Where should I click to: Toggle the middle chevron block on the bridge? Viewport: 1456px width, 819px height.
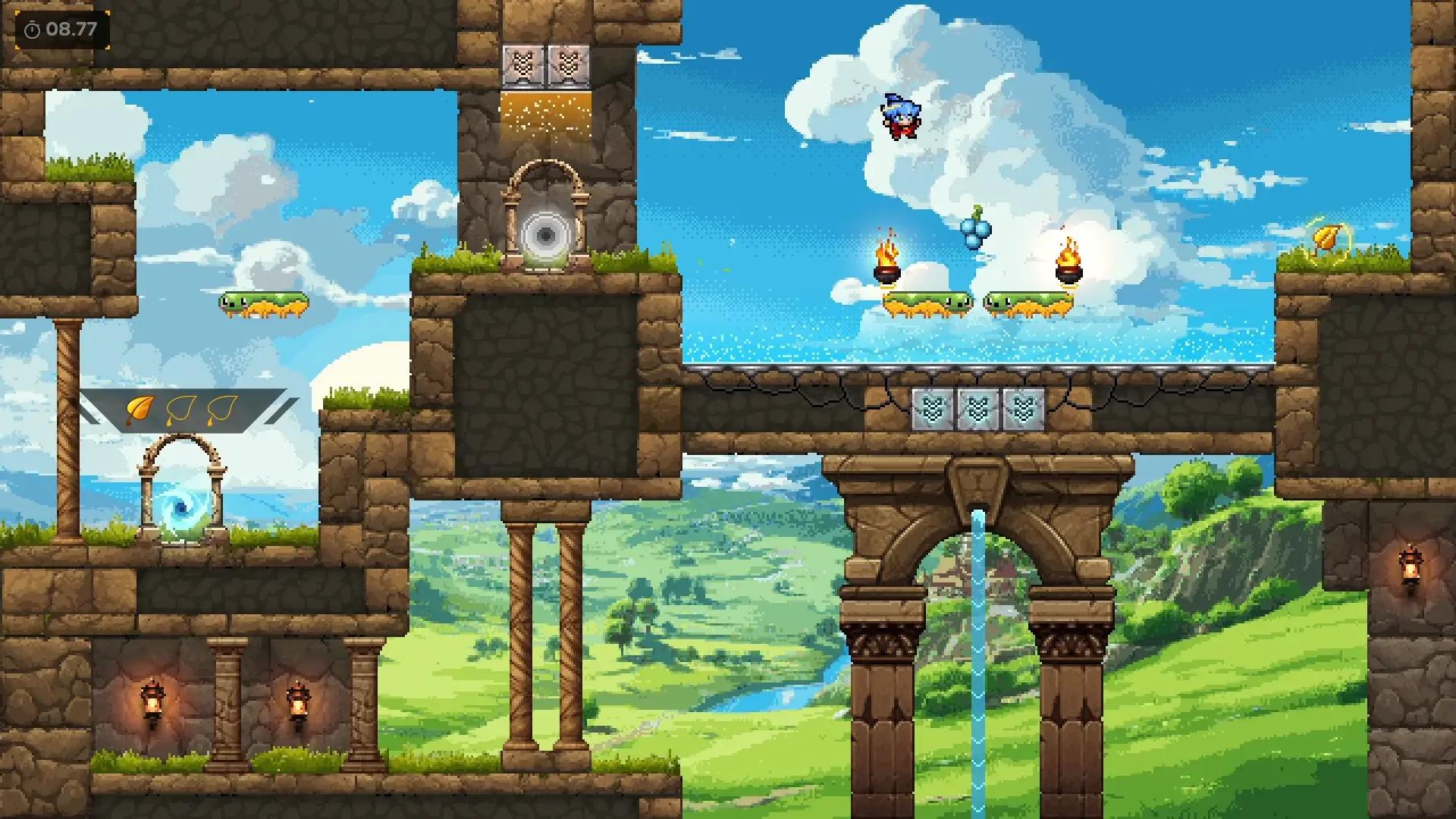point(980,407)
